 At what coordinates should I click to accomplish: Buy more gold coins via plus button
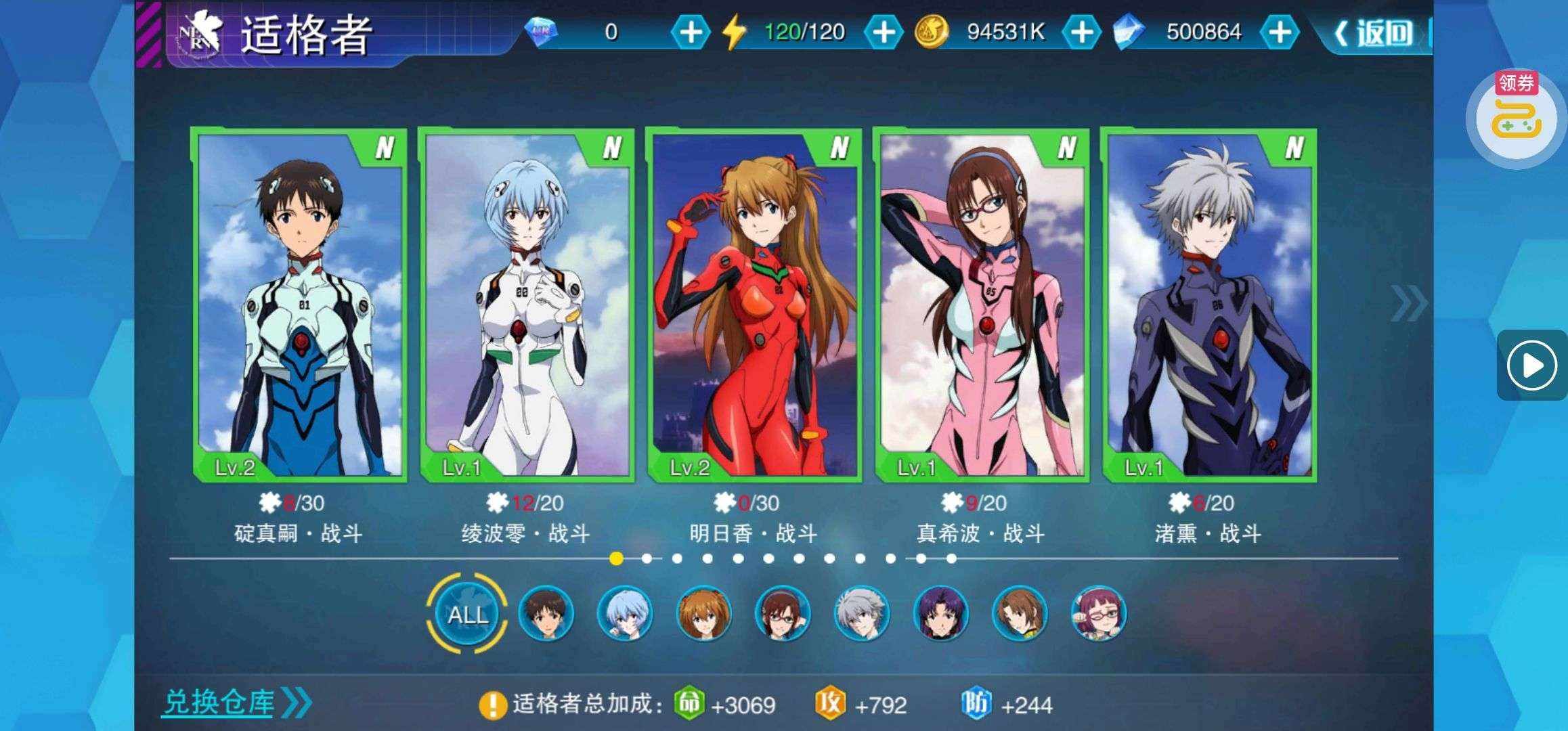pos(1081,32)
